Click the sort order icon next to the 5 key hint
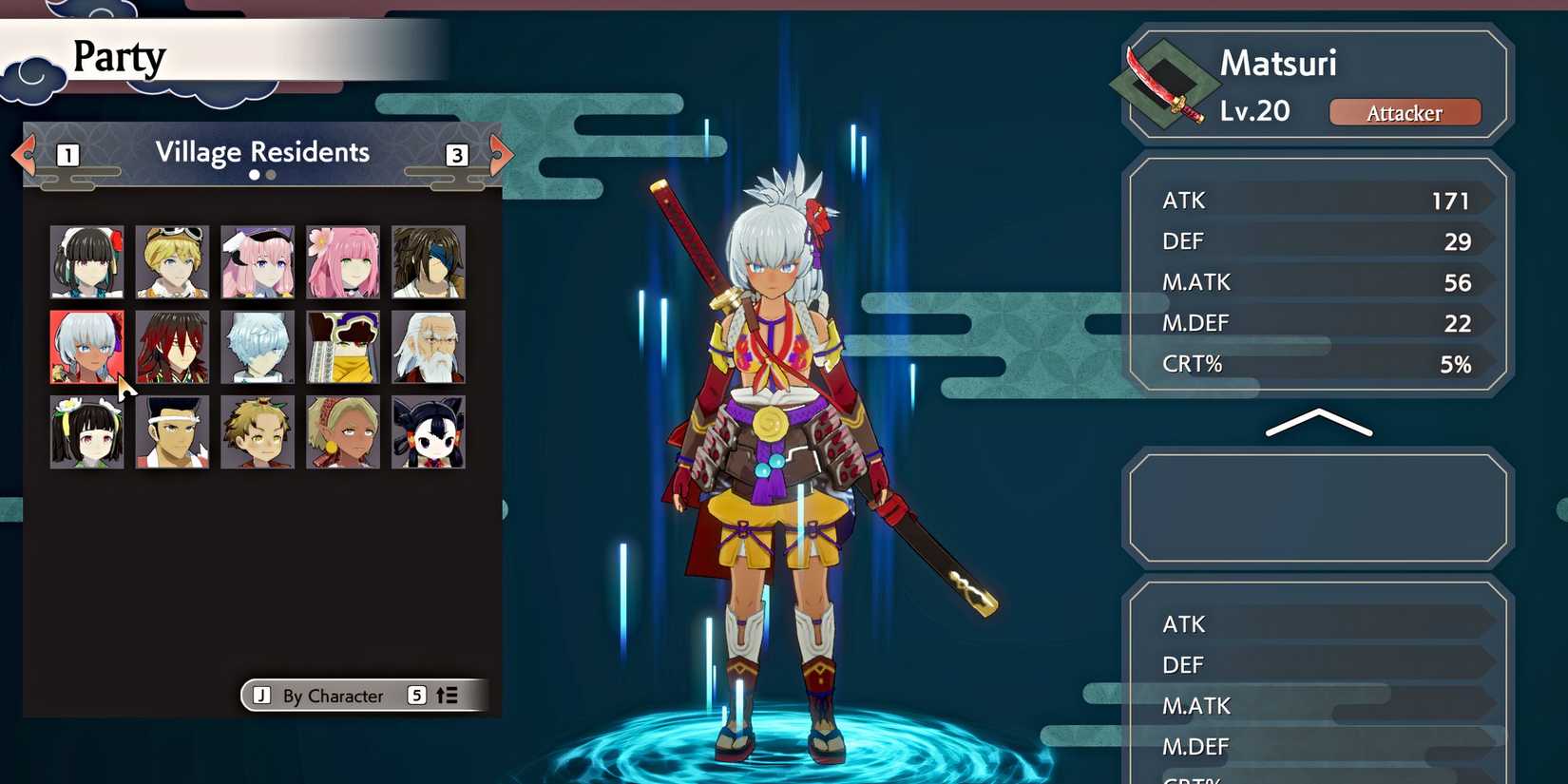Screen dimensions: 1568x784 pos(445,696)
